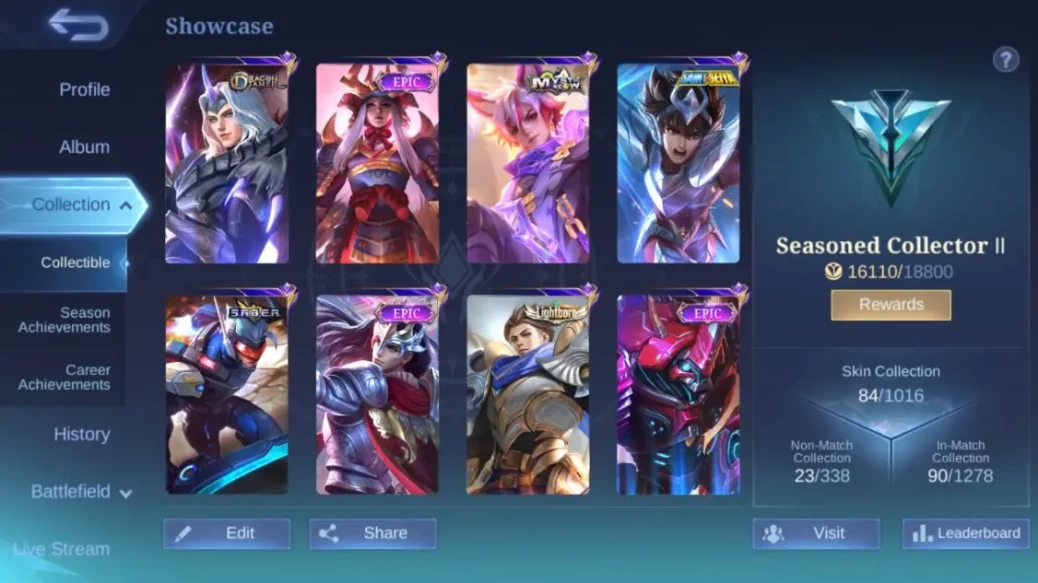Screen dimensions: 1038x583
Task: Switch to the Album tab
Action: pyautogui.click(x=84, y=147)
